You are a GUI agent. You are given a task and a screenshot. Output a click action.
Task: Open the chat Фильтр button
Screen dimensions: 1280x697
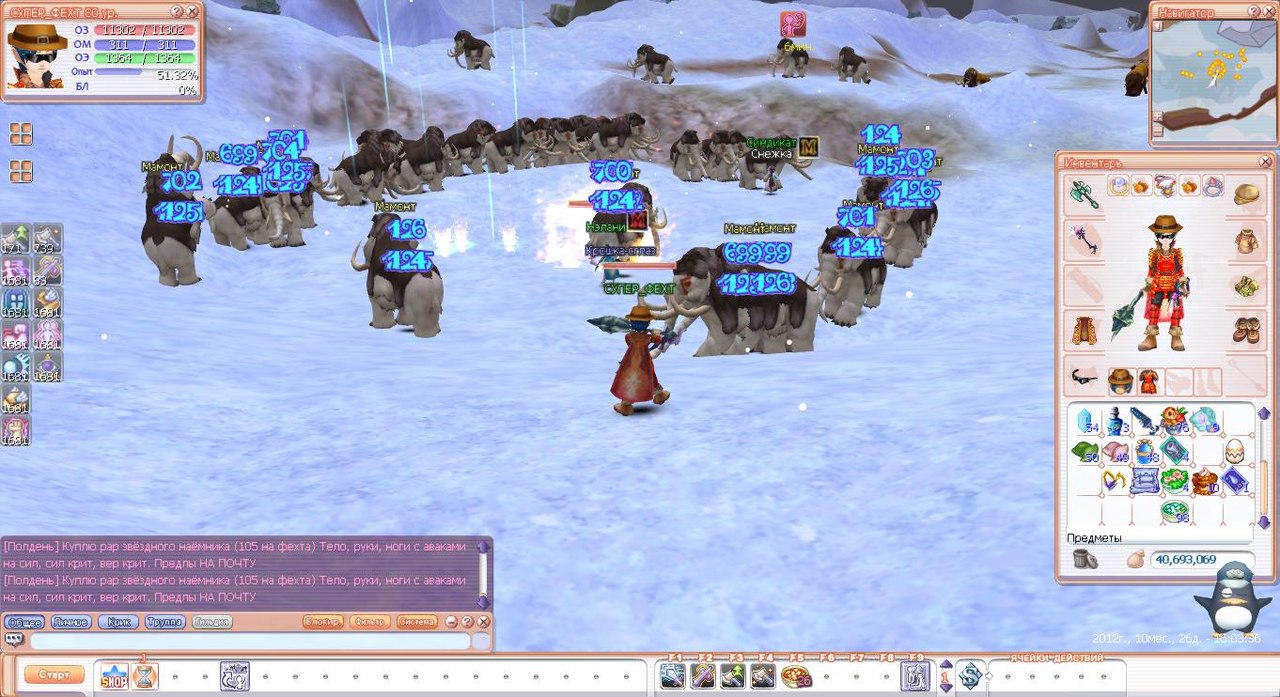click(371, 622)
